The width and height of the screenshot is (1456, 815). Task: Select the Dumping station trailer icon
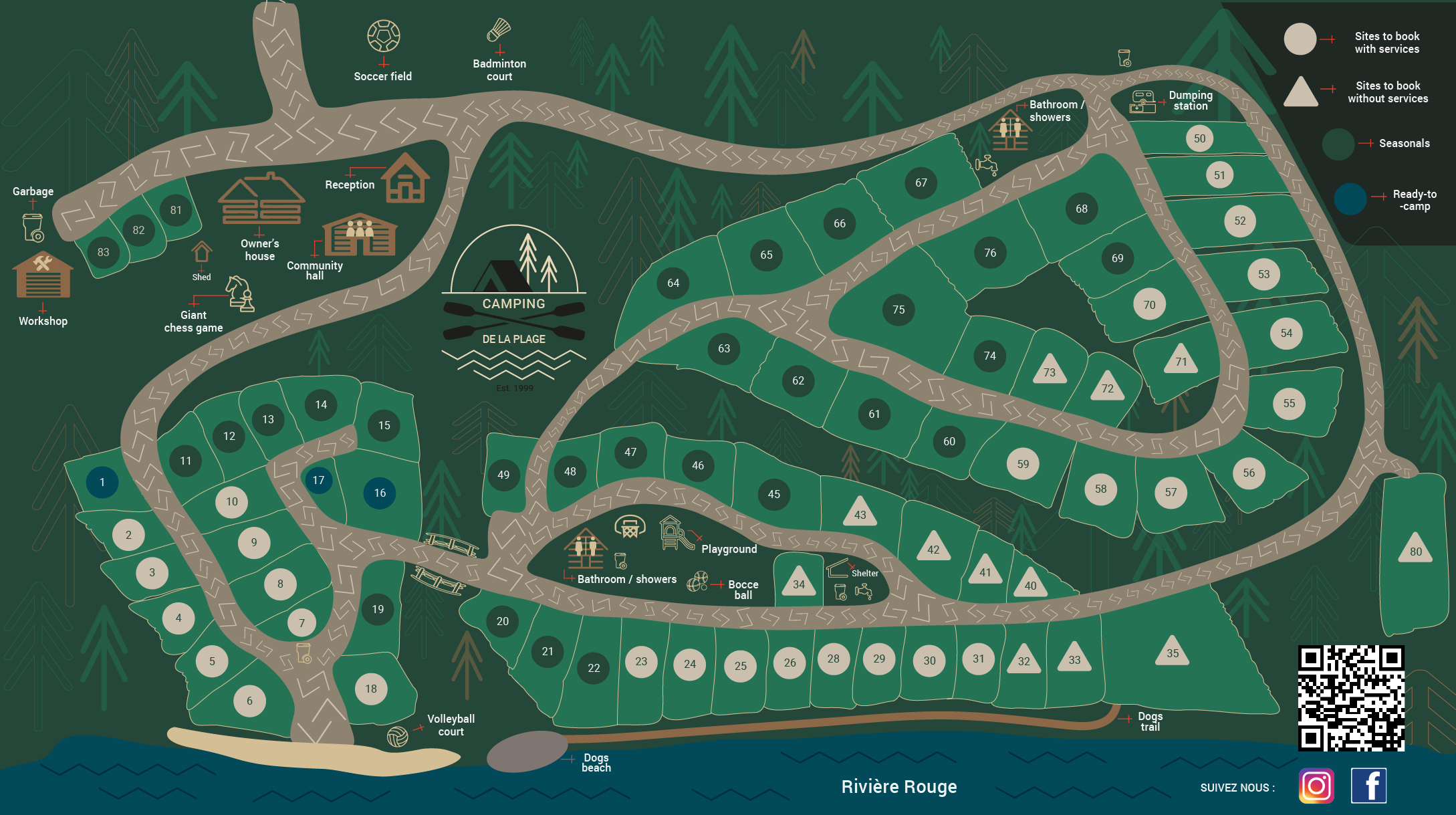(1142, 102)
